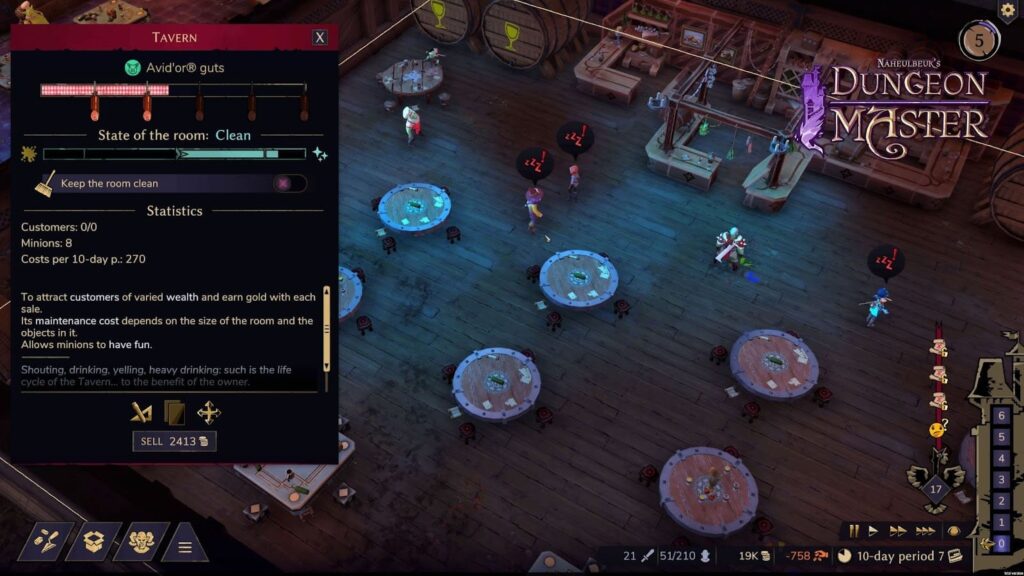
Task: Open the trowel and bricks build menu
Action: coord(46,541)
